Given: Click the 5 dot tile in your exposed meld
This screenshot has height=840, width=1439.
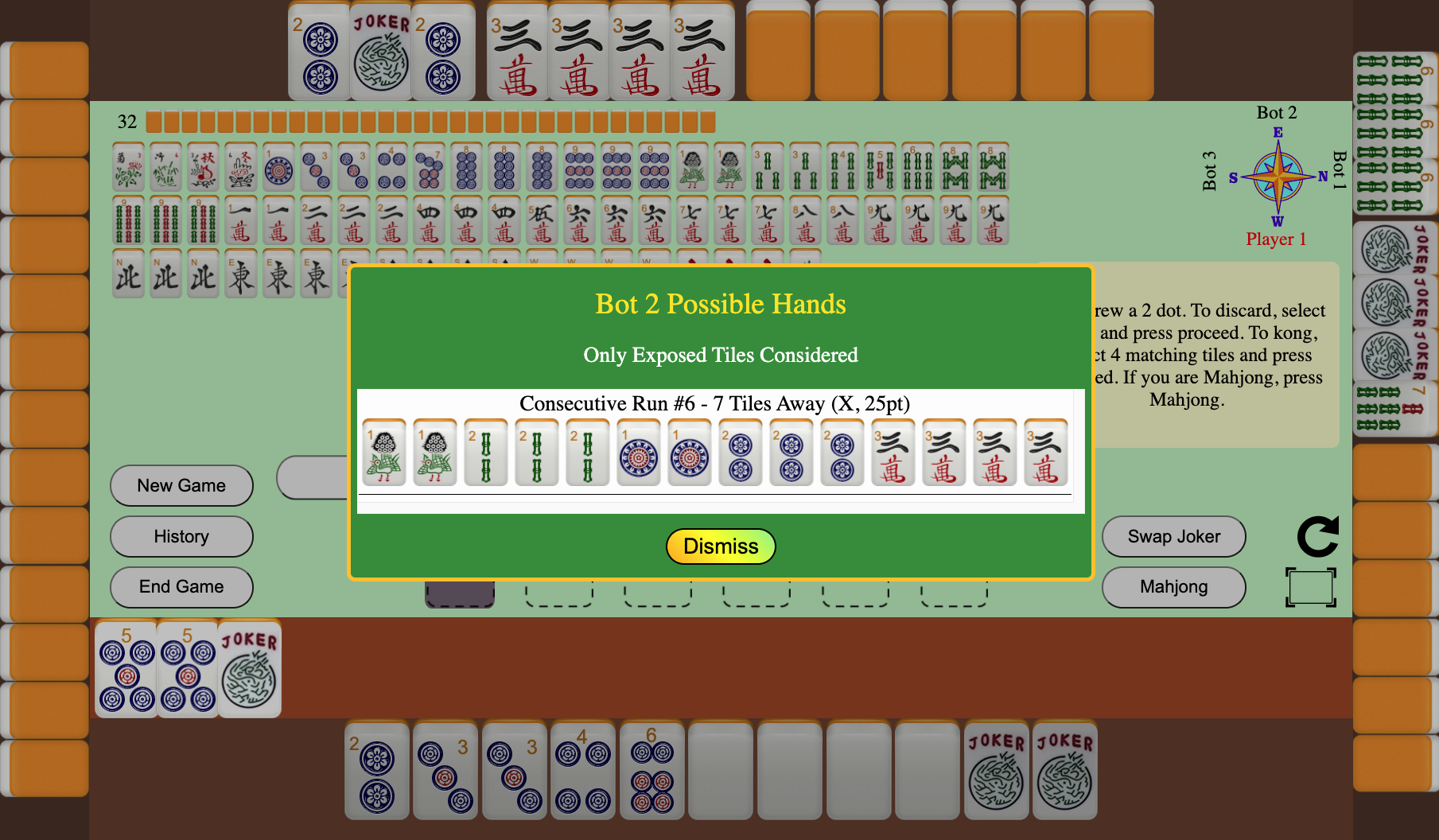Looking at the screenshot, I should pyautogui.click(x=125, y=668).
